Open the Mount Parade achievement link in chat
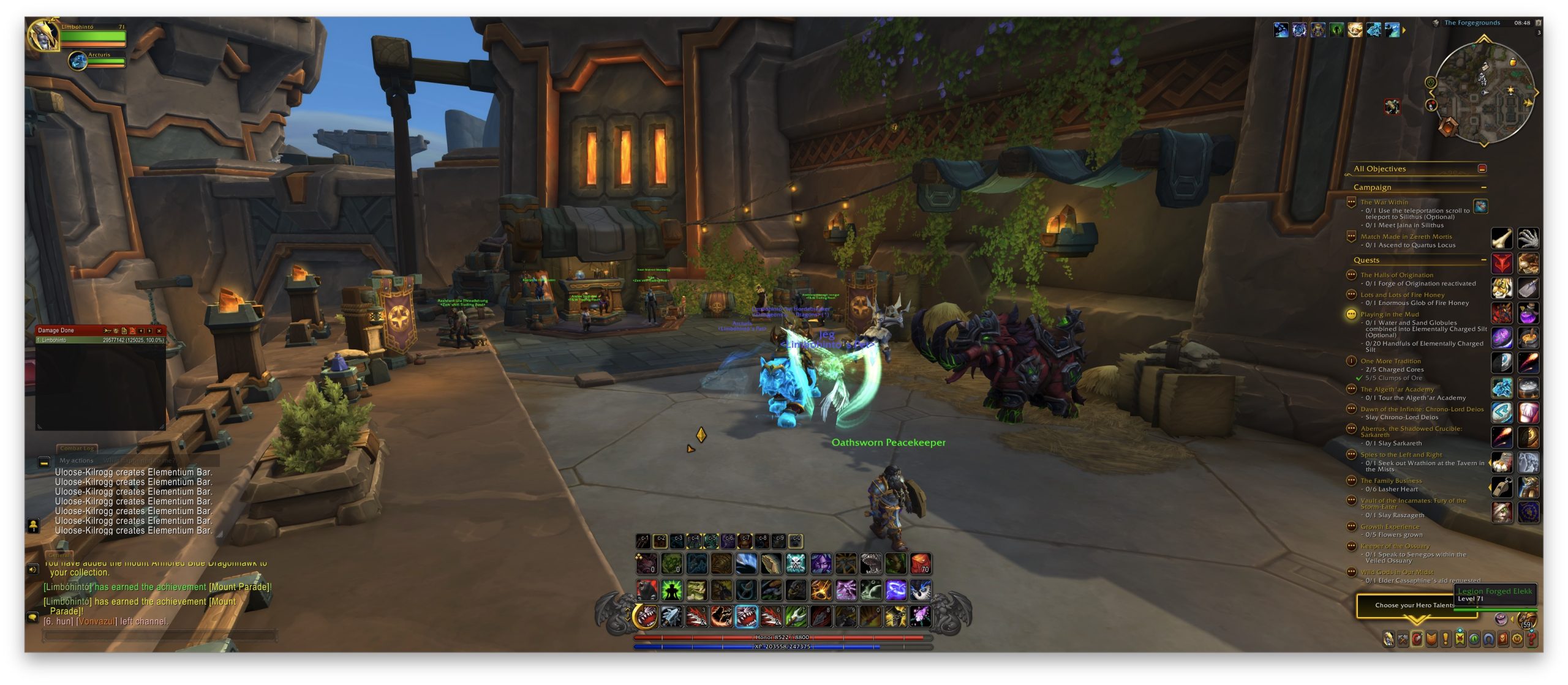This screenshot has width=1568, height=685. [239, 587]
